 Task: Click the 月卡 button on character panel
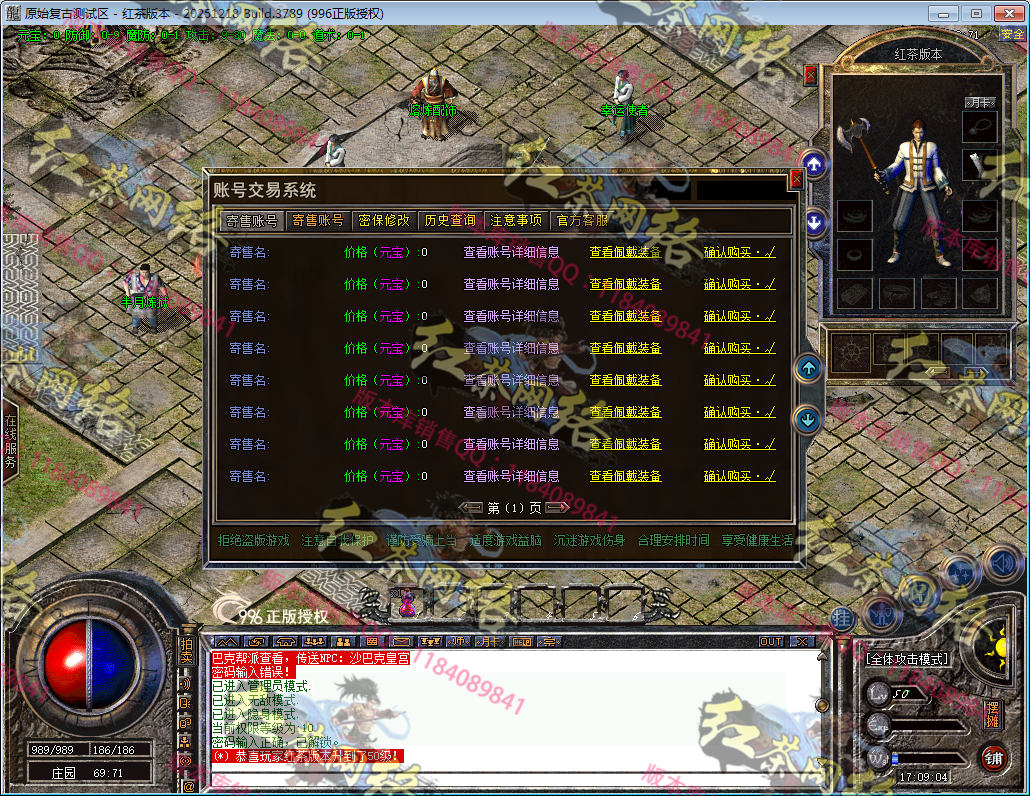[979, 102]
